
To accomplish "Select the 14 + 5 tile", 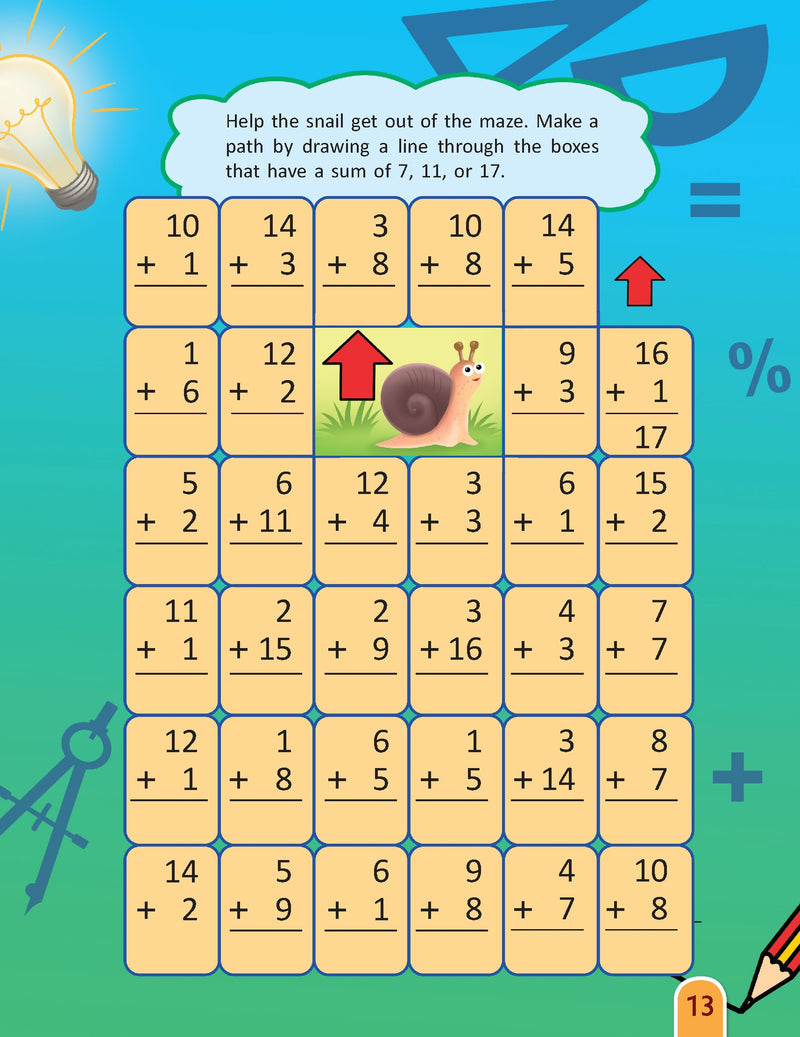I will click(551, 261).
